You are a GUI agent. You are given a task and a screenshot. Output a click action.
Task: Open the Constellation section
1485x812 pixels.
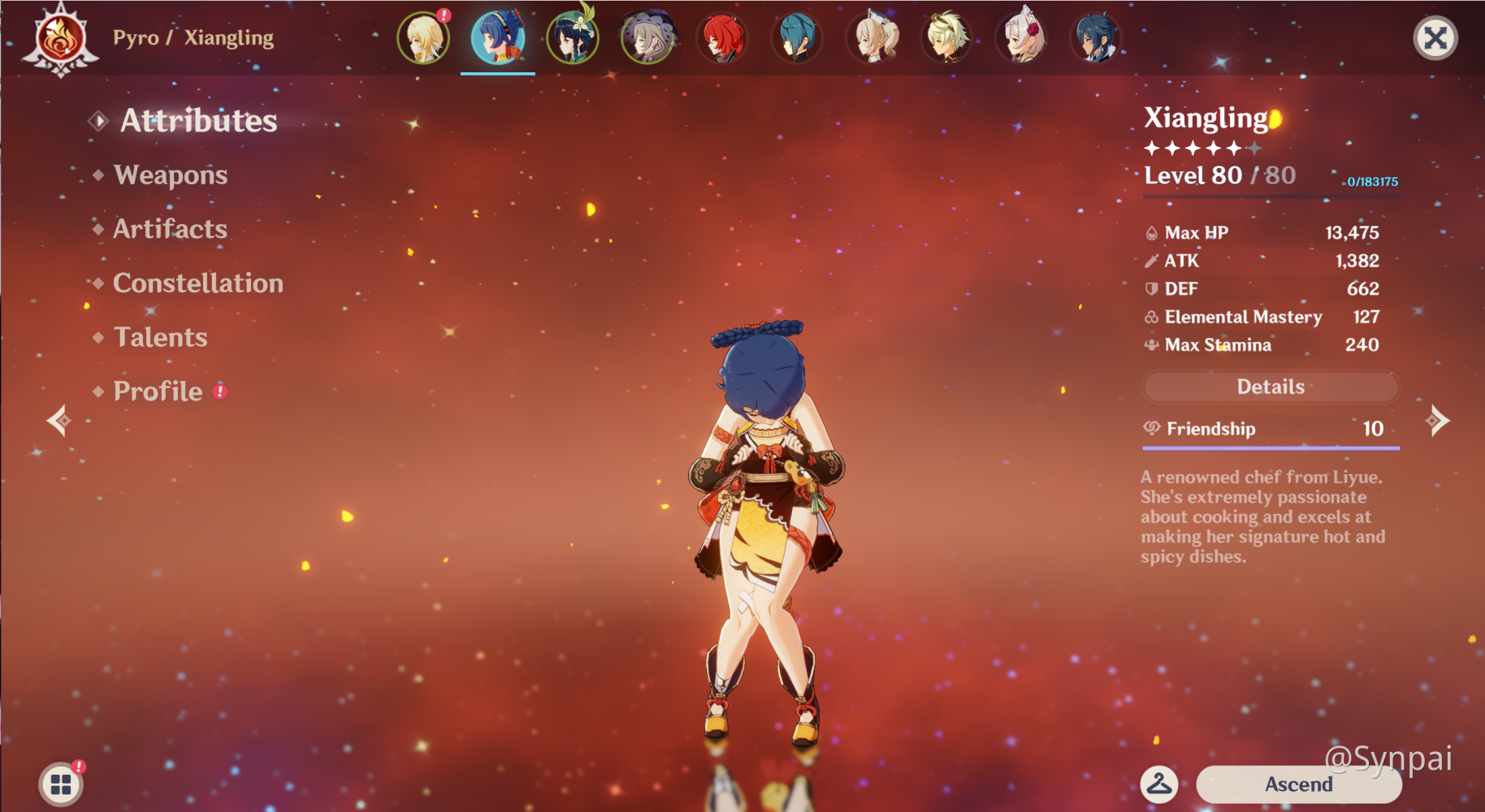[x=198, y=283]
